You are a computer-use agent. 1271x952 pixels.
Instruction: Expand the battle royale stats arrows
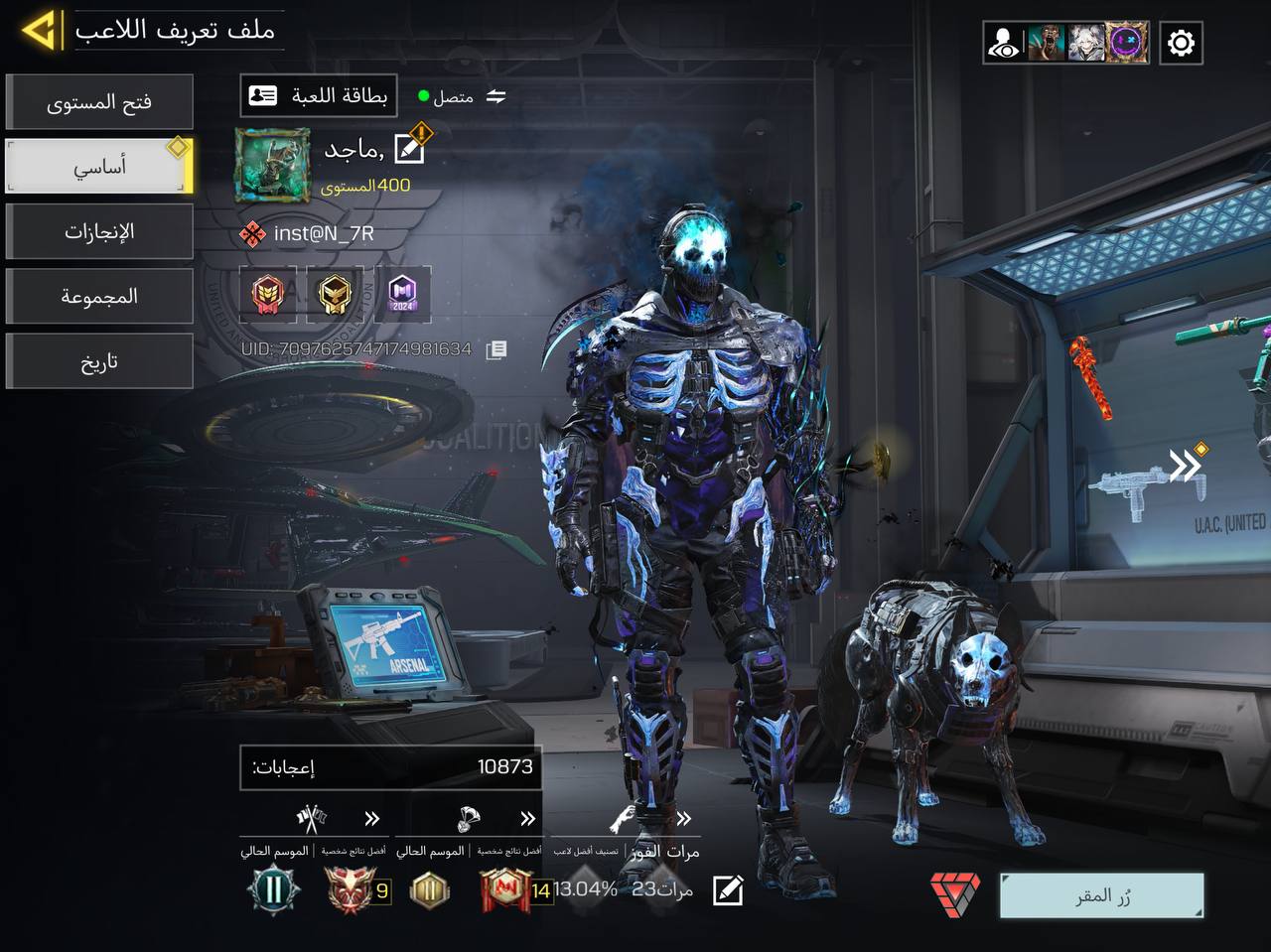point(527,819)
